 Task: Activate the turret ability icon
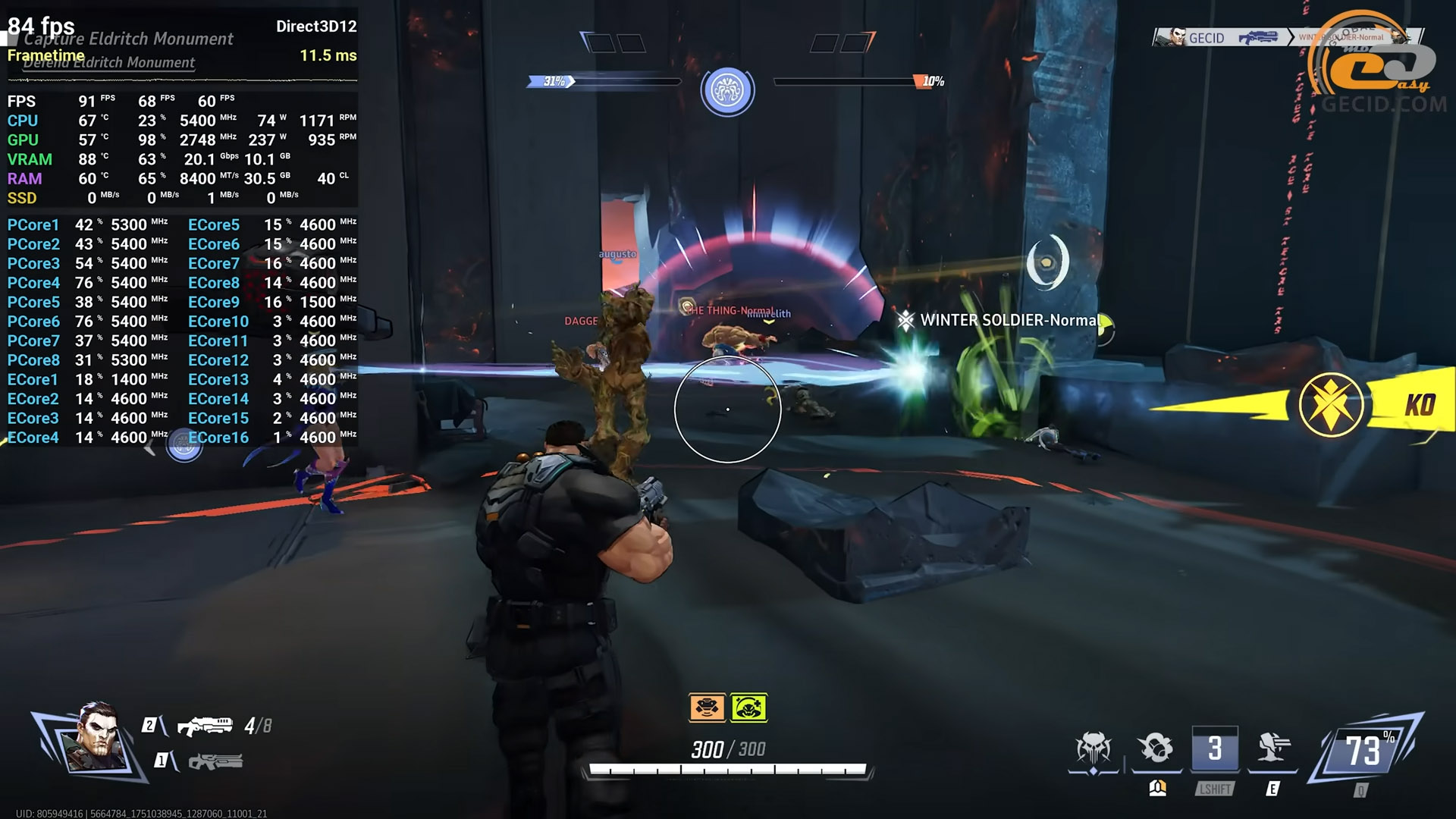pyautogui.click(x=1273, y=749)
